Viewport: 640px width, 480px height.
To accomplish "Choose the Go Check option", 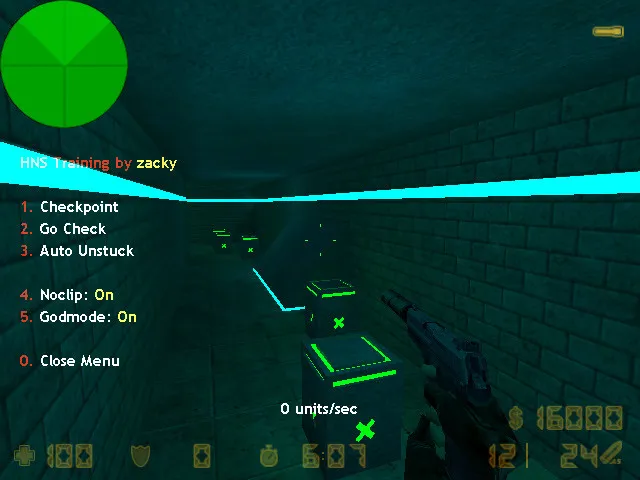I will [72, 229].
